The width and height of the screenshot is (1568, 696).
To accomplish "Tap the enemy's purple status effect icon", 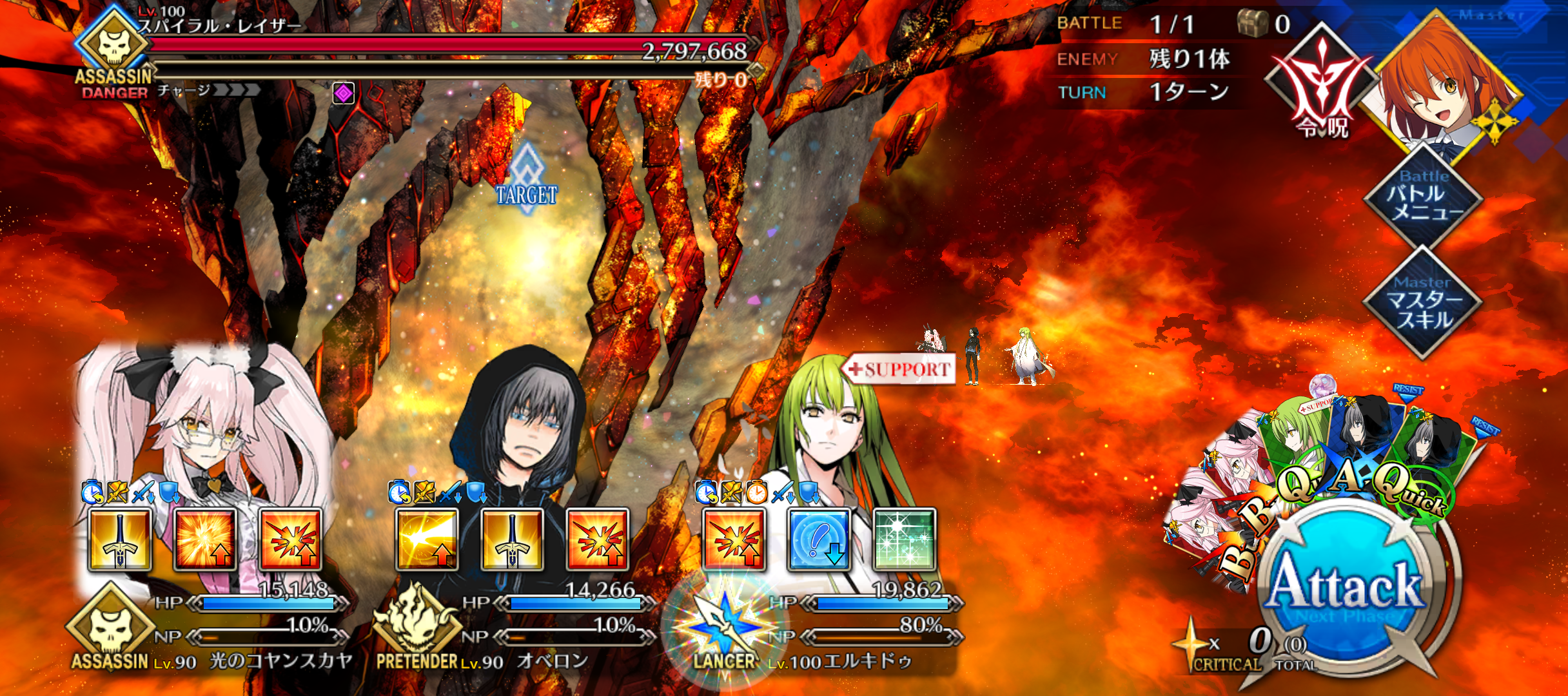I will coord(344,93).
